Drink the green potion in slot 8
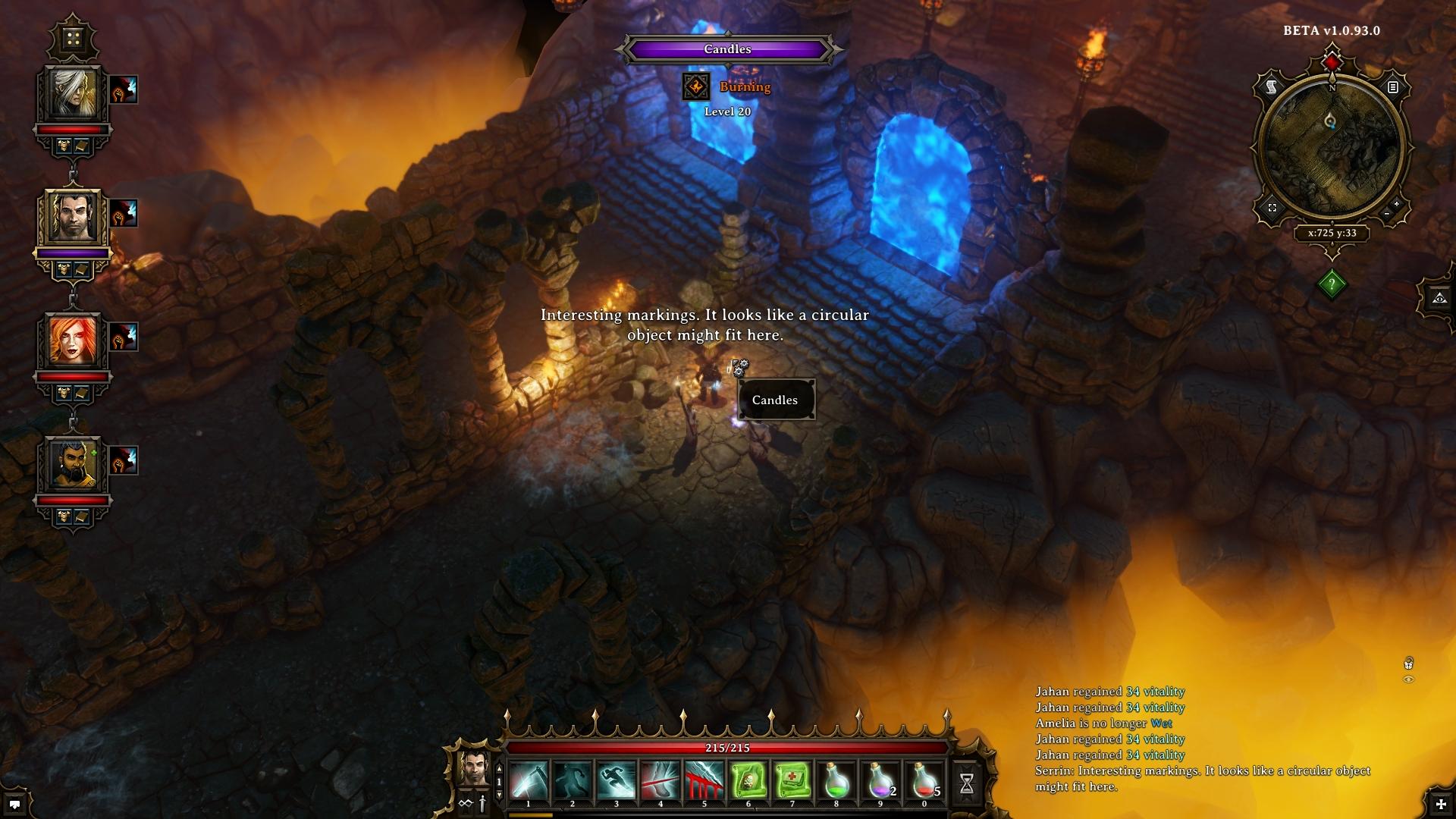This screenshot has width=1456, height=819. click(x=836, y=781)
